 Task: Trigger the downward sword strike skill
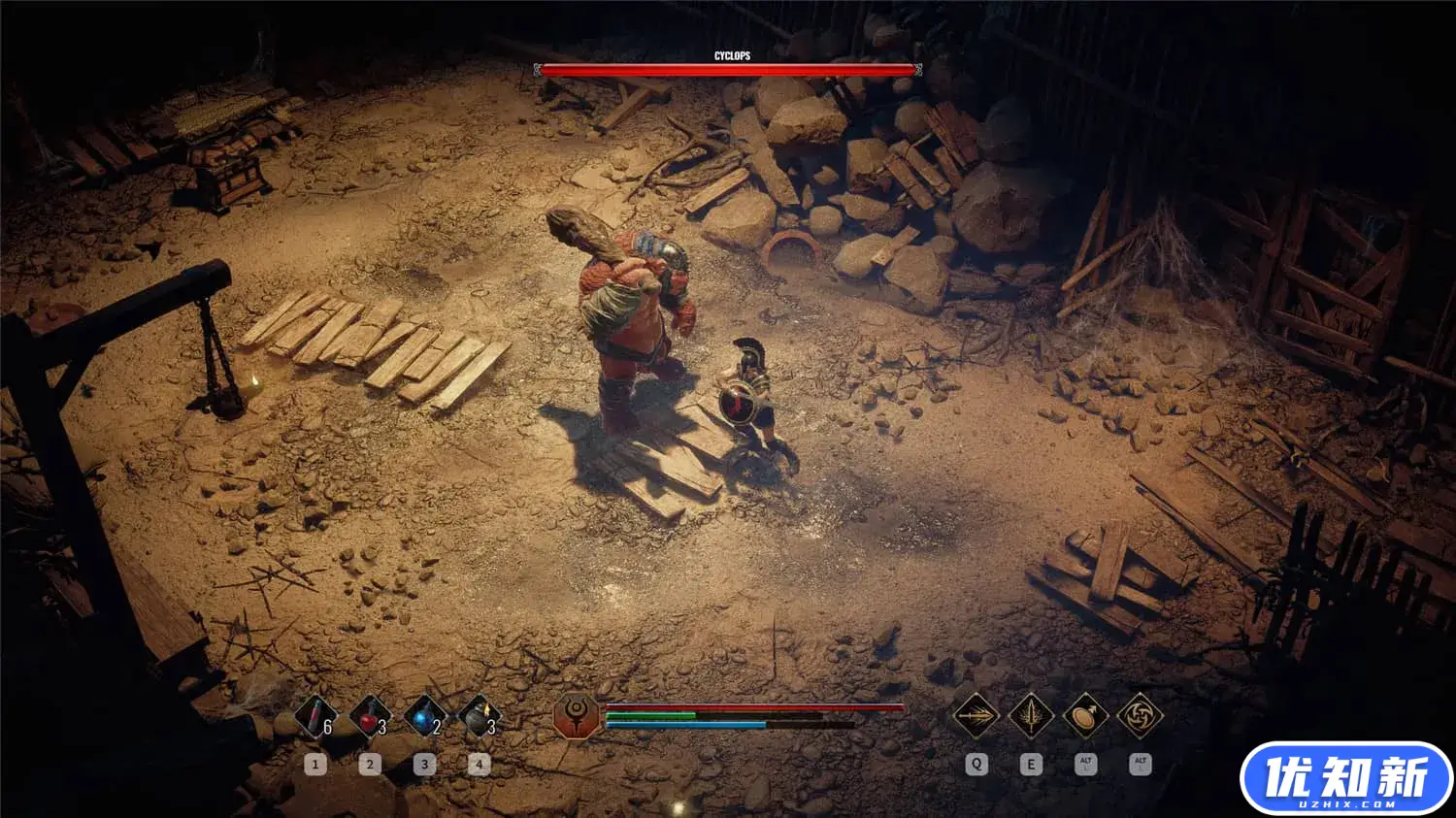point(1031,717)
